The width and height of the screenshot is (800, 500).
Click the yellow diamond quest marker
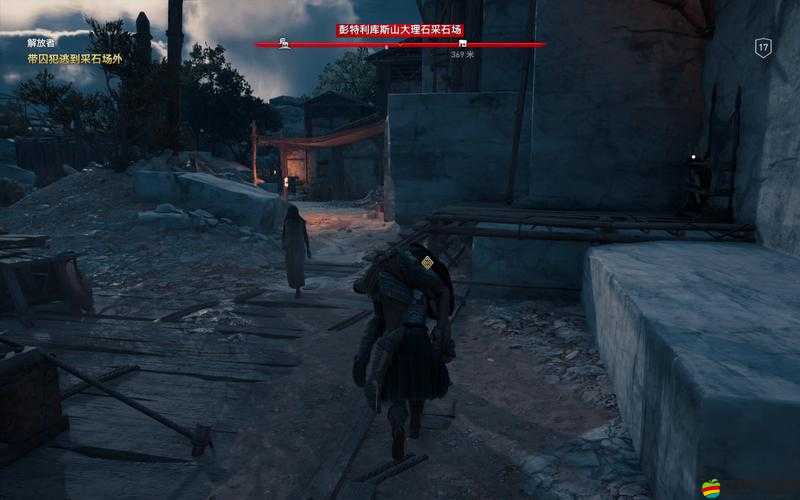point(427,263)
